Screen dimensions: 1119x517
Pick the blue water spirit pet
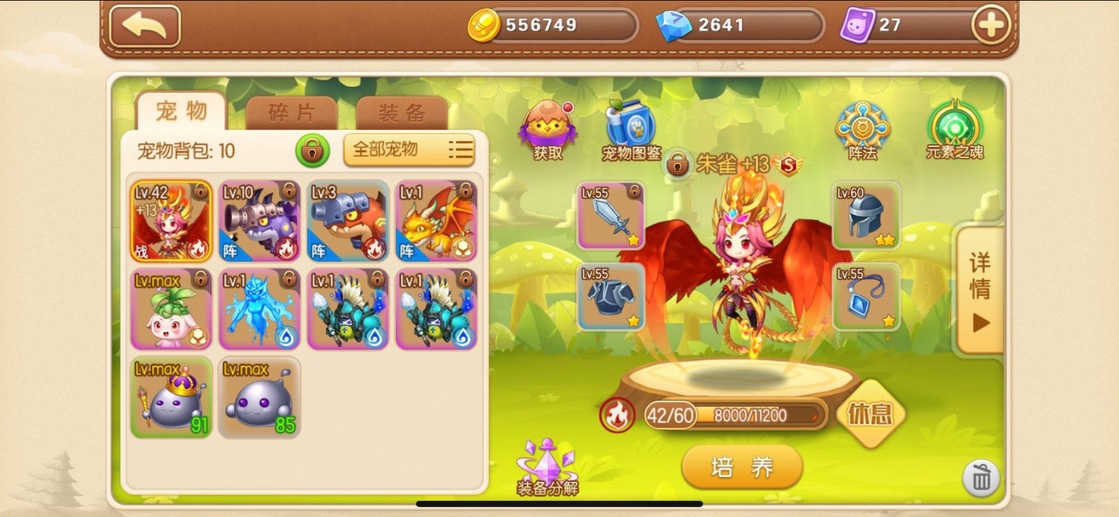(259, 308)
